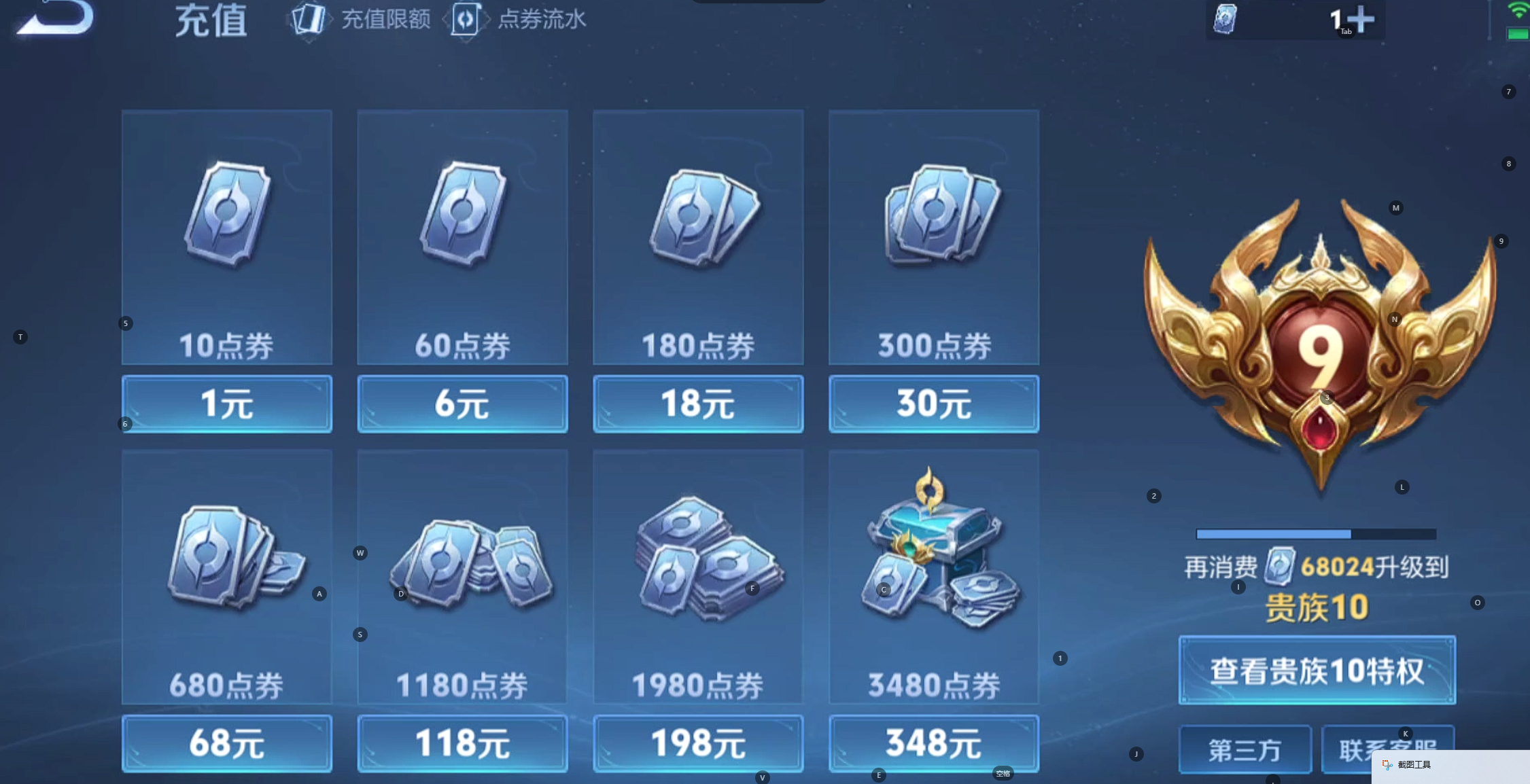Viewport: 1530px width, 784px height.
Task: Pick the 1980点券 voucher stack tile
Action: pos(697,576)
